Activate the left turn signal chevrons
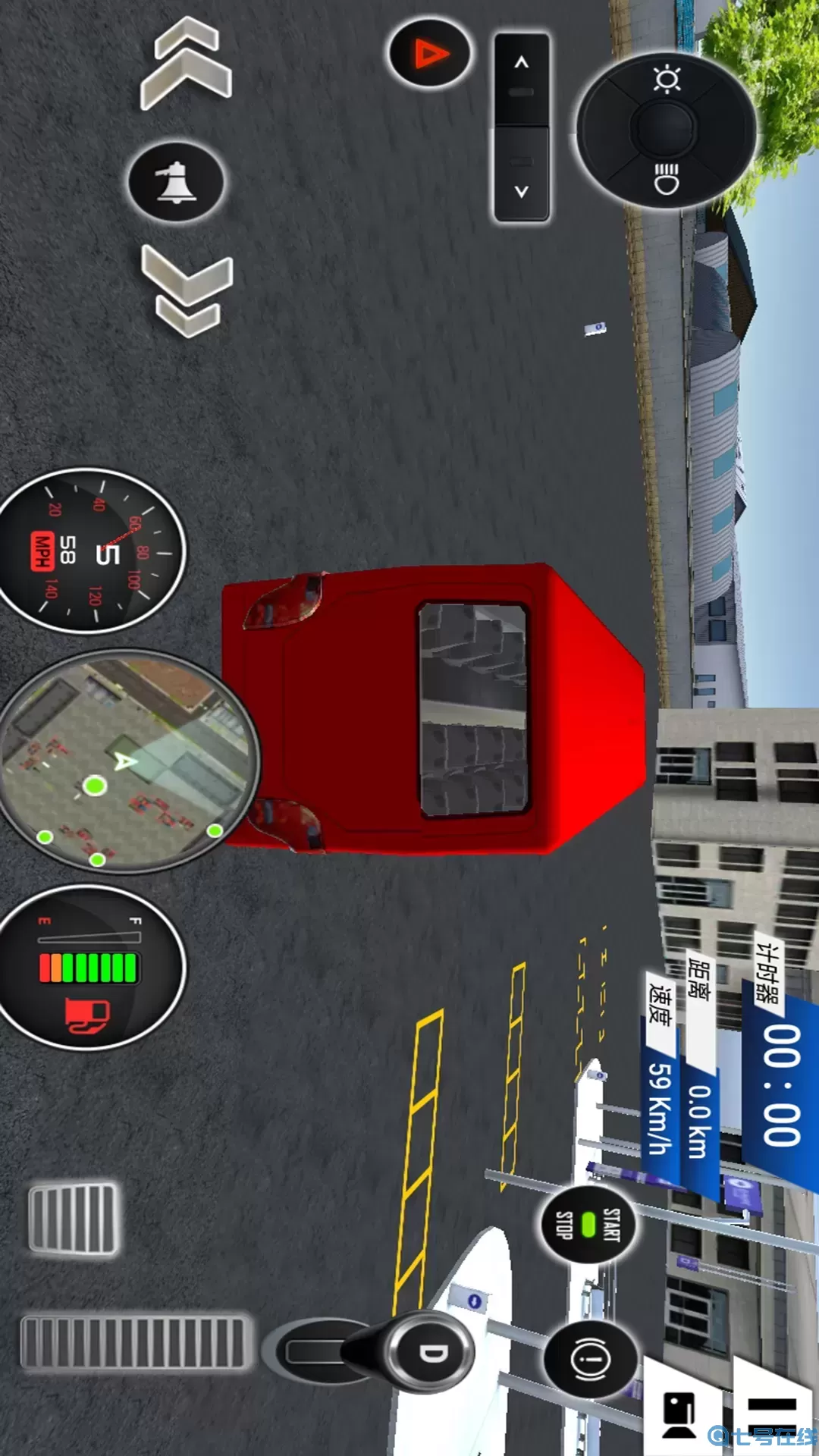 click(x=186, y=64)
